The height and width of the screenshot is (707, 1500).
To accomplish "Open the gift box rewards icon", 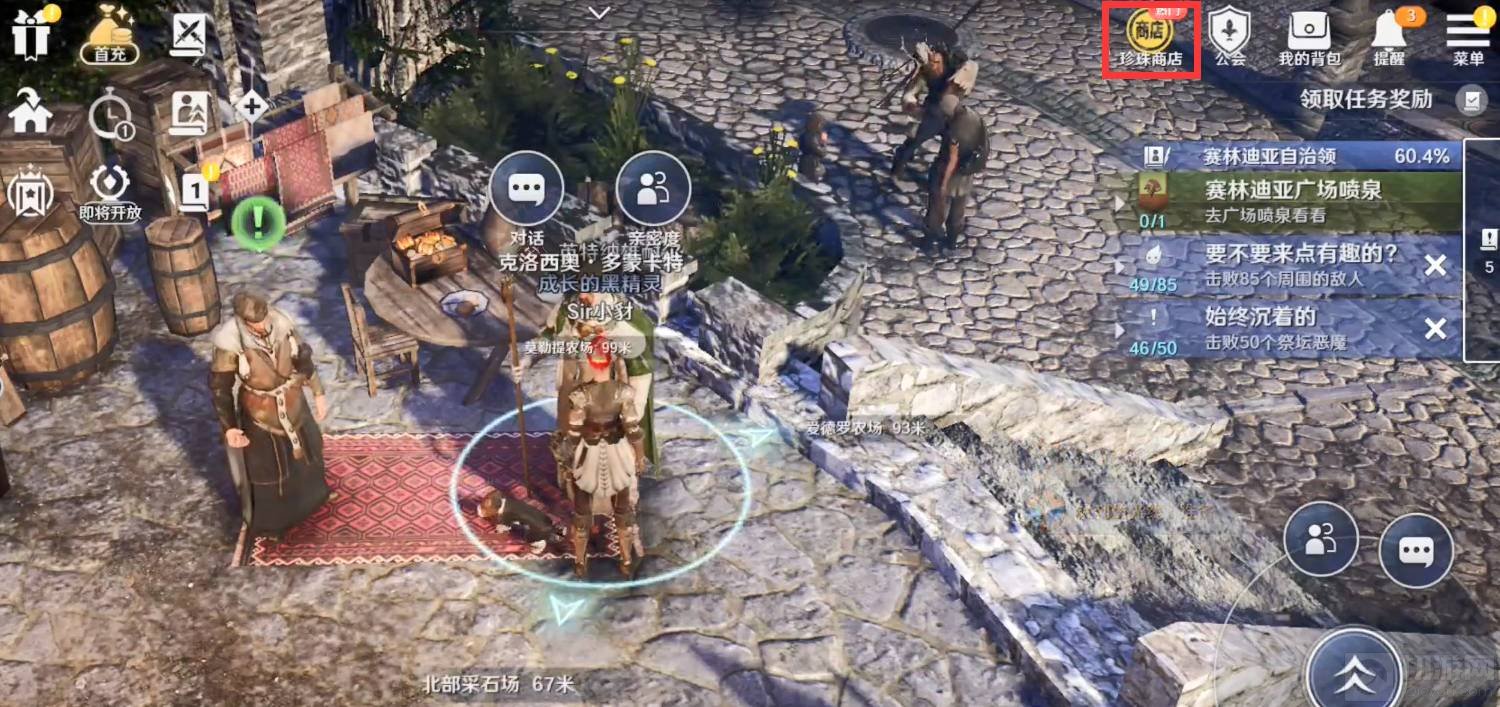I will [x=31, y=35].
